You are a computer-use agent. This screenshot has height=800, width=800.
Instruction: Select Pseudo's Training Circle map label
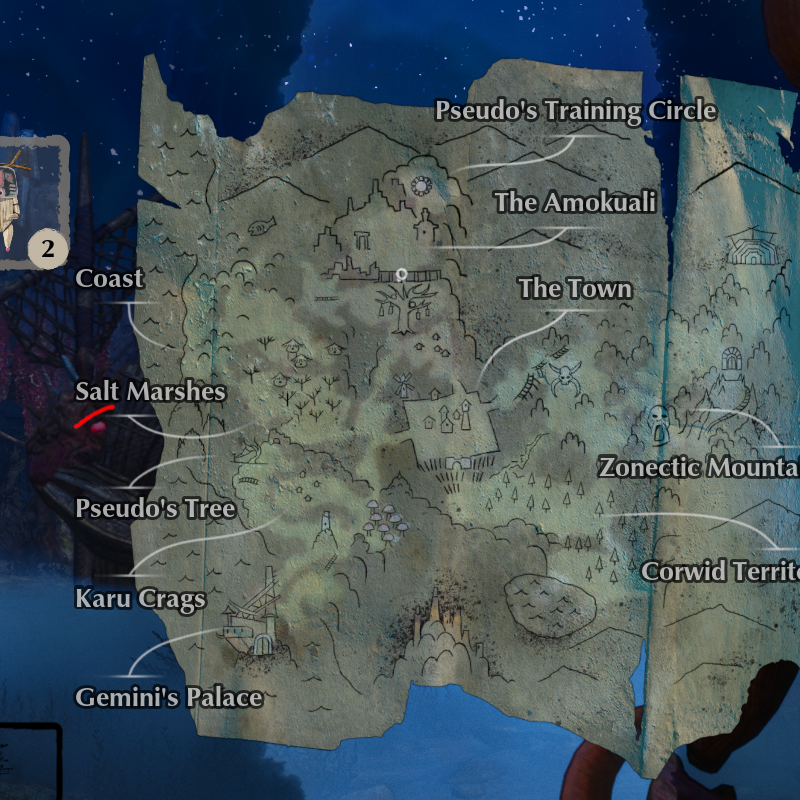tap(575, 110)
